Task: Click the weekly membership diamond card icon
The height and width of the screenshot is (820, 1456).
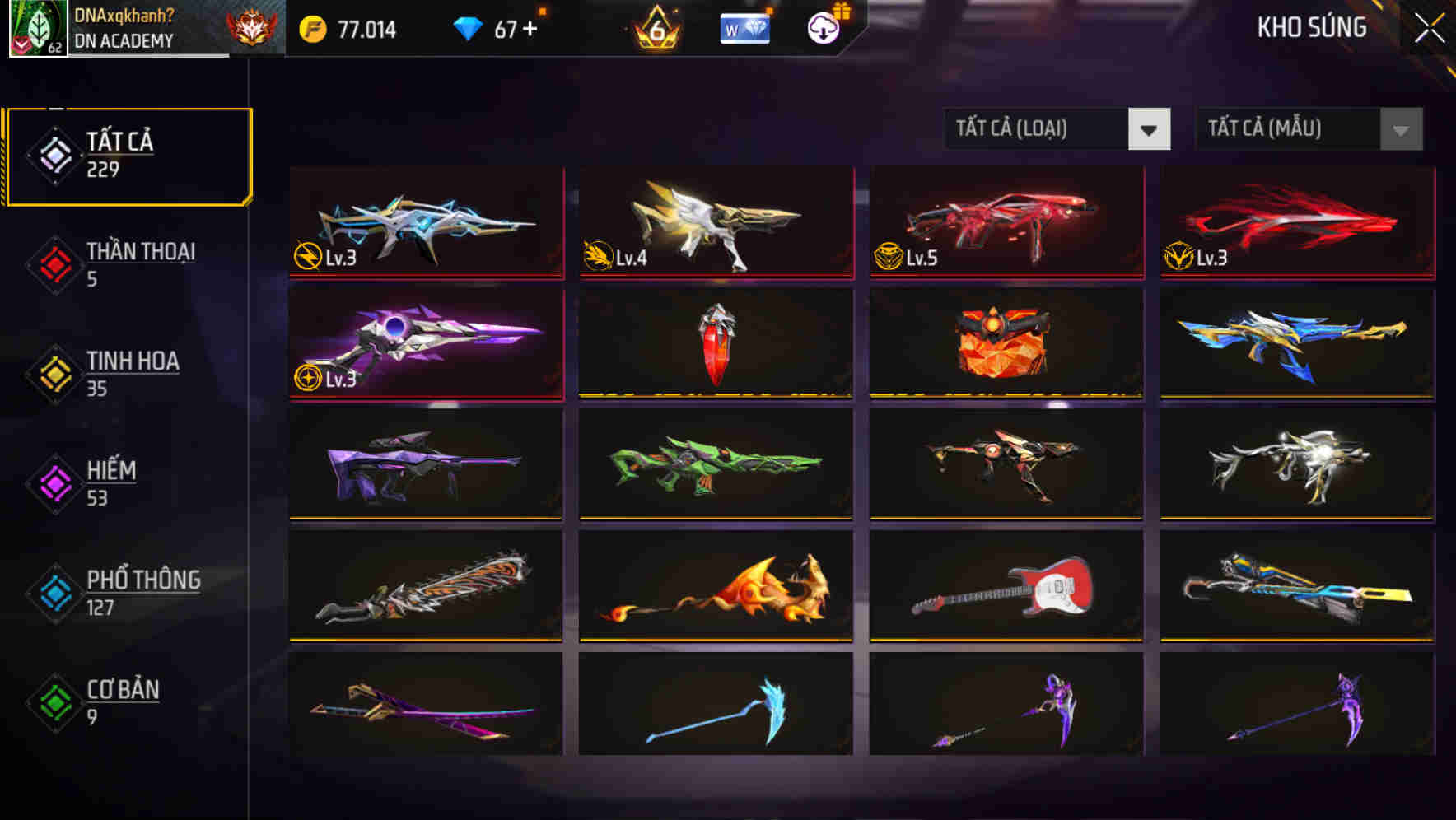Action: [x=744, y=27]
